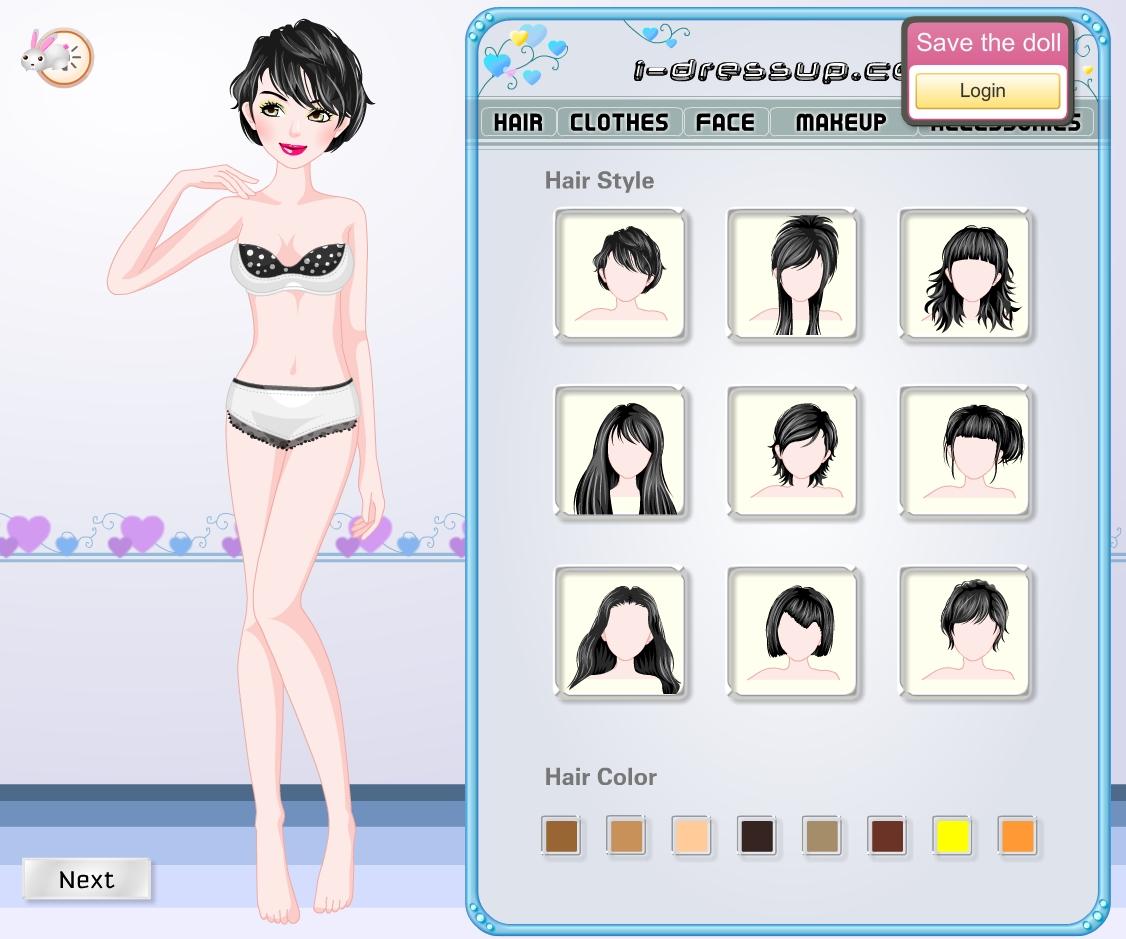Select the FACE tab

[725, 122]
